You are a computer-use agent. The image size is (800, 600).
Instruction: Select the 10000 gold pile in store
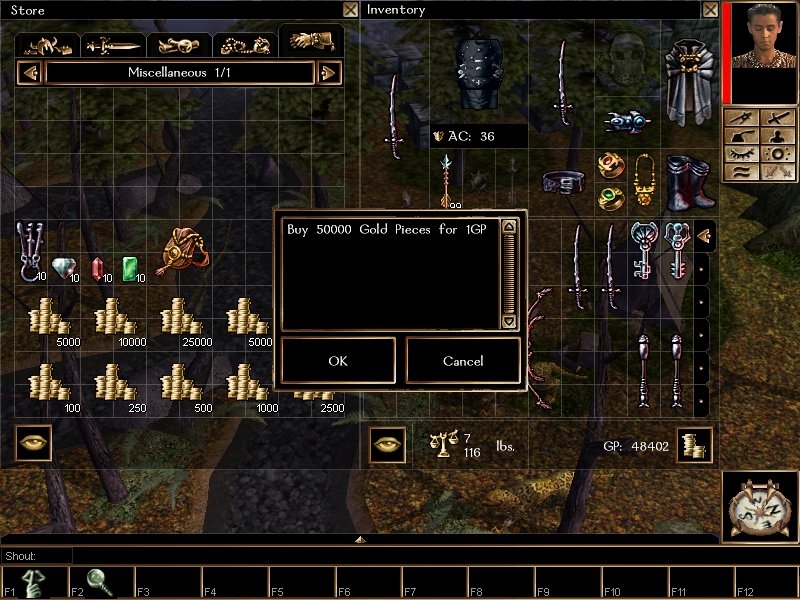(114, 319)
